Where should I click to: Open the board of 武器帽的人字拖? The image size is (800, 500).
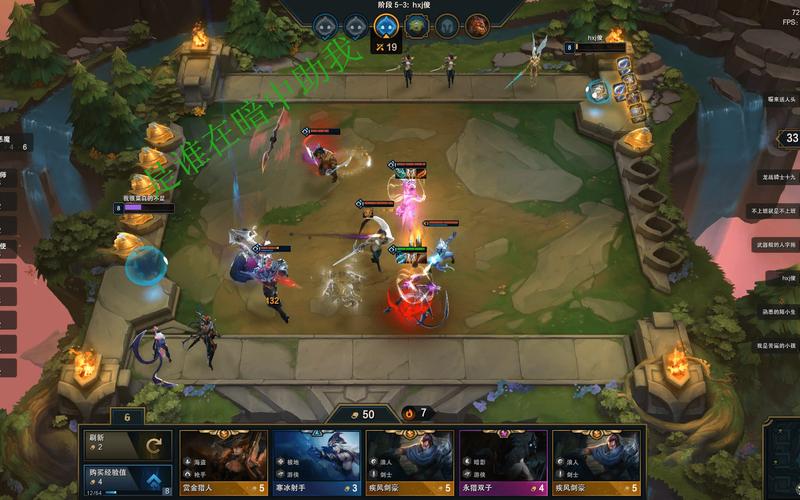776,244
